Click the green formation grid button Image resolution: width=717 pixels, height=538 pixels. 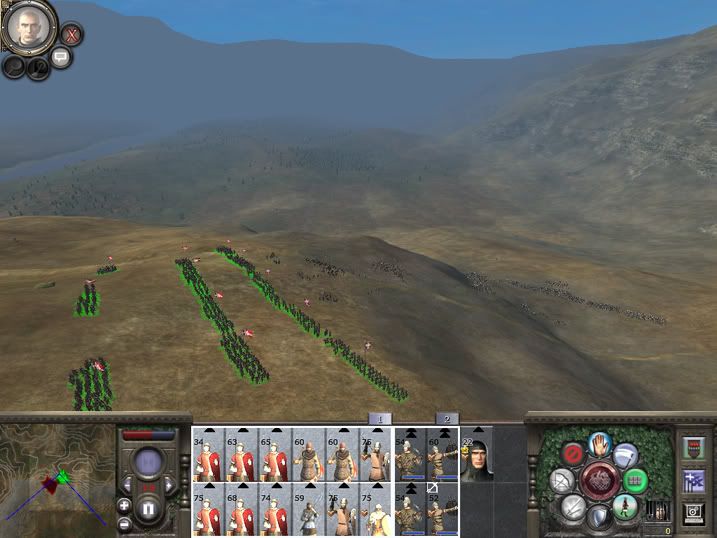[x=634, y=480]
